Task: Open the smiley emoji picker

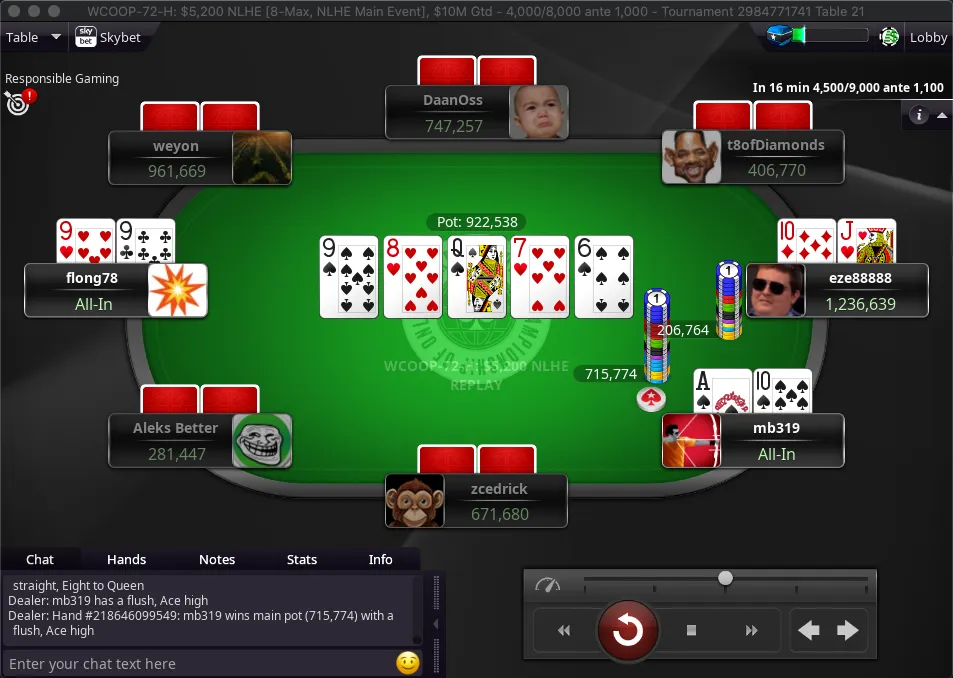Action: (407, 663)
